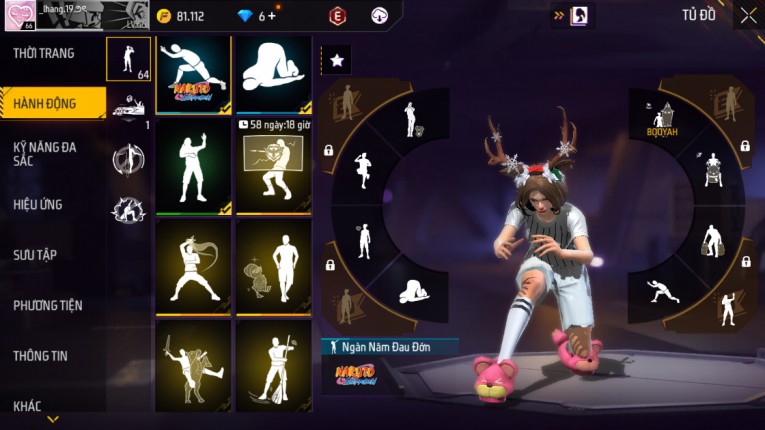Pick the timed 58-day emote tile
Image resolution: width=765 pixels, height=430 pixels.
(x=273, y=166)
